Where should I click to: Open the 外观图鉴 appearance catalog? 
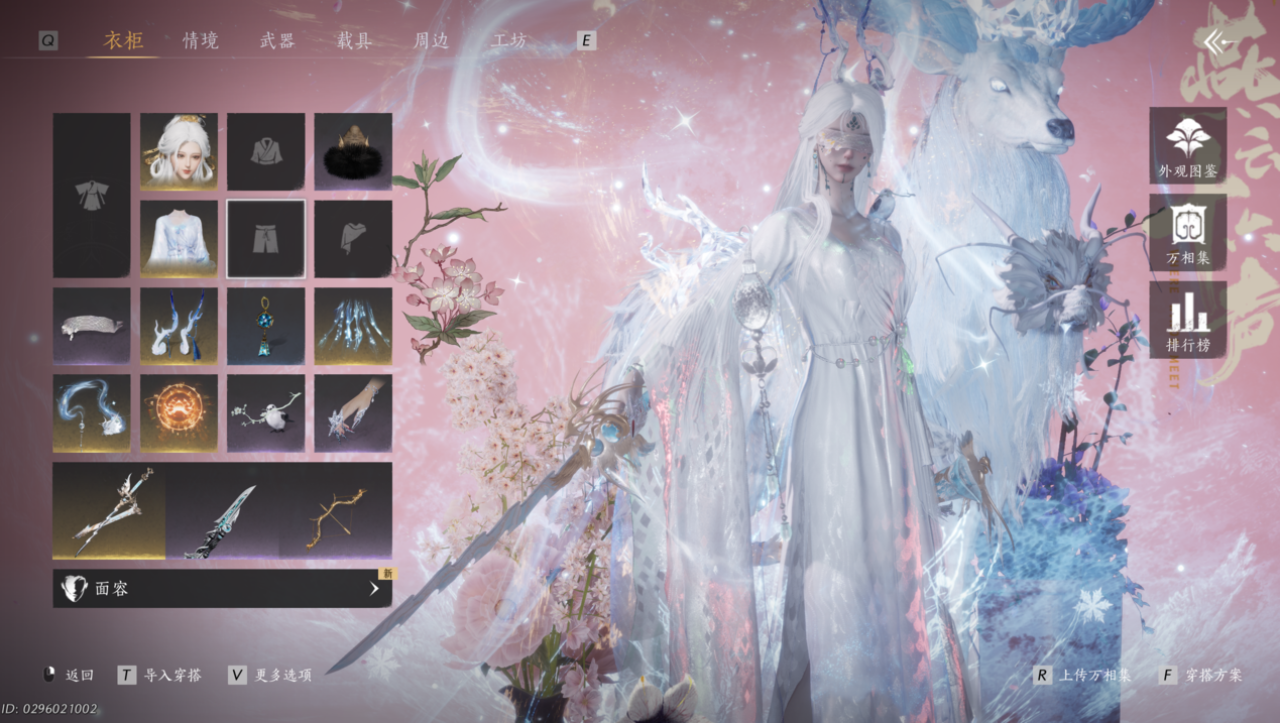click(1188, 146)
